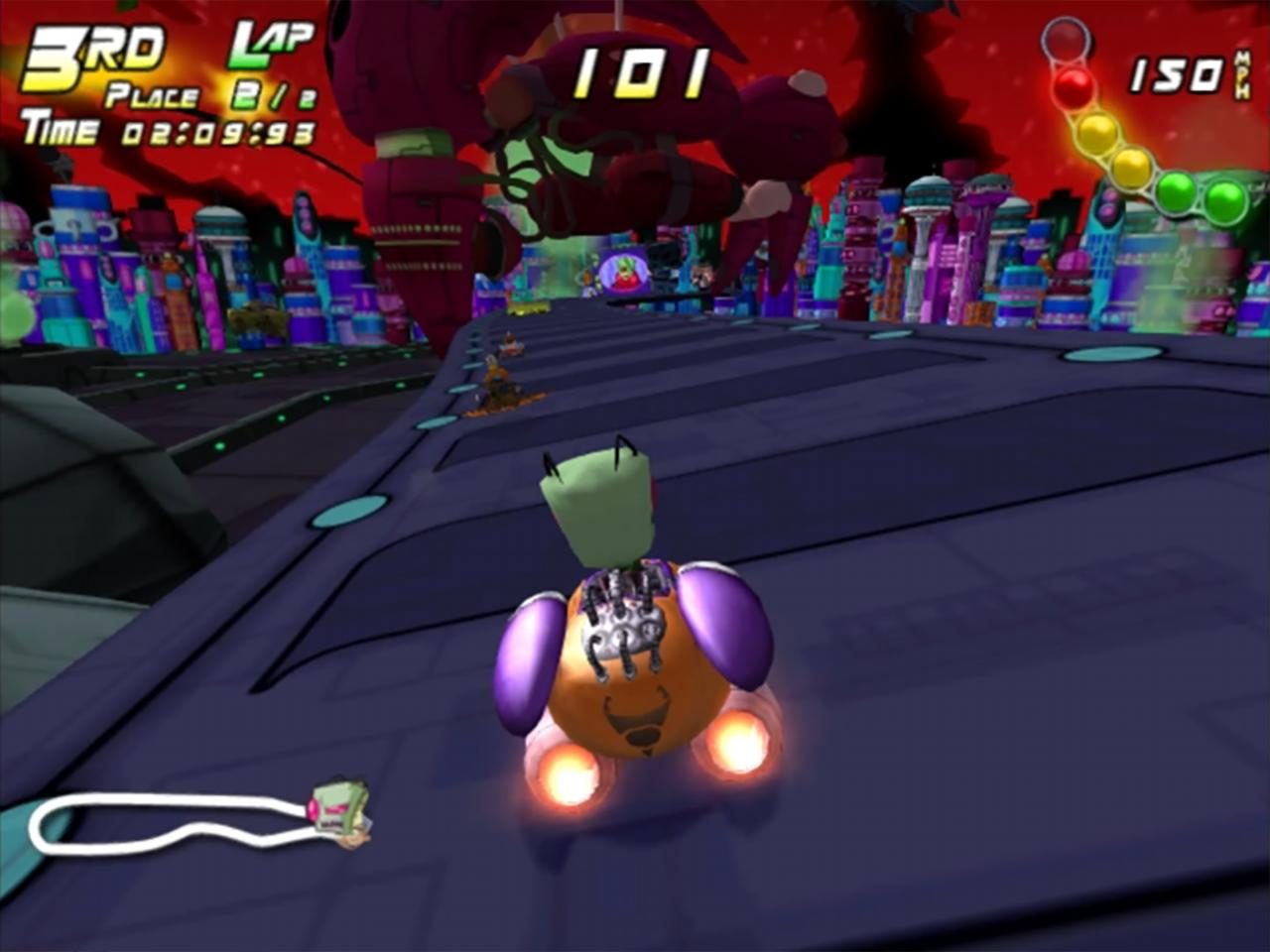The image size is (1270, 952).
Task: Click the red boost light at meter top
Action: [x=1073, y=86]
